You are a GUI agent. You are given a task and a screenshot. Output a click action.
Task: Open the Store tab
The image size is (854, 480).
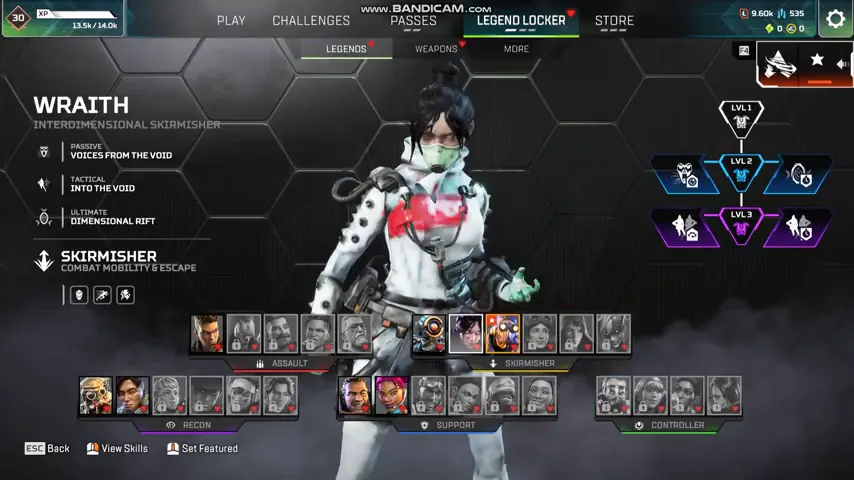[614, 20]
